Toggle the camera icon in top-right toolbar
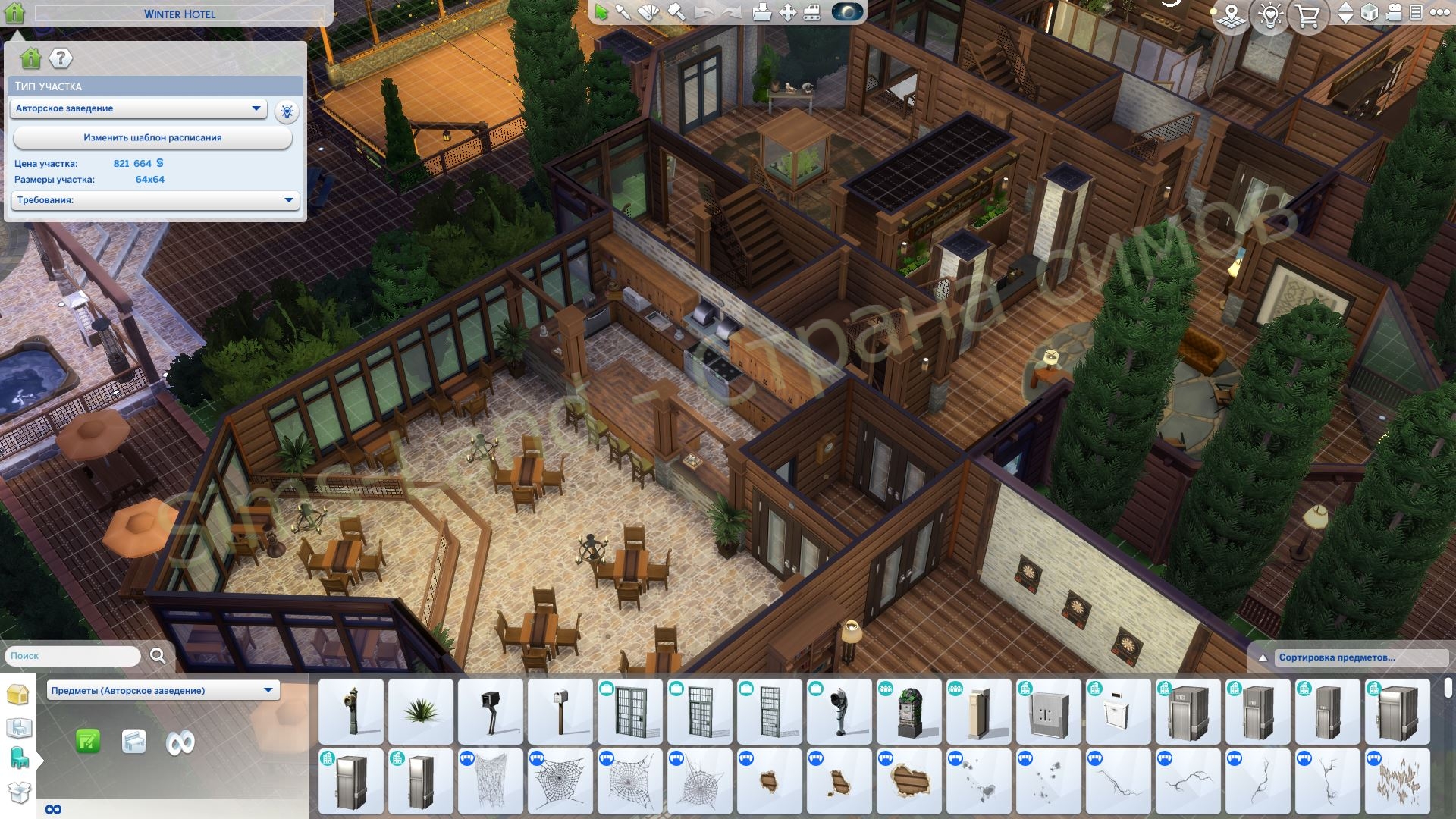 coord(1393,13)
